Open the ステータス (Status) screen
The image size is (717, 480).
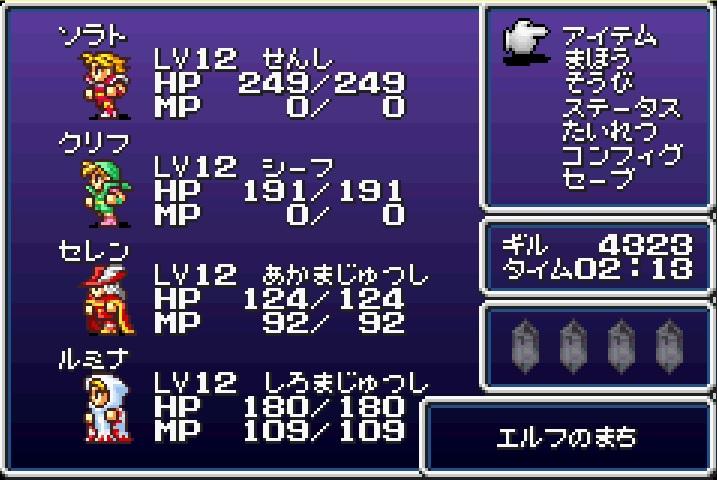tap(620, 108)
